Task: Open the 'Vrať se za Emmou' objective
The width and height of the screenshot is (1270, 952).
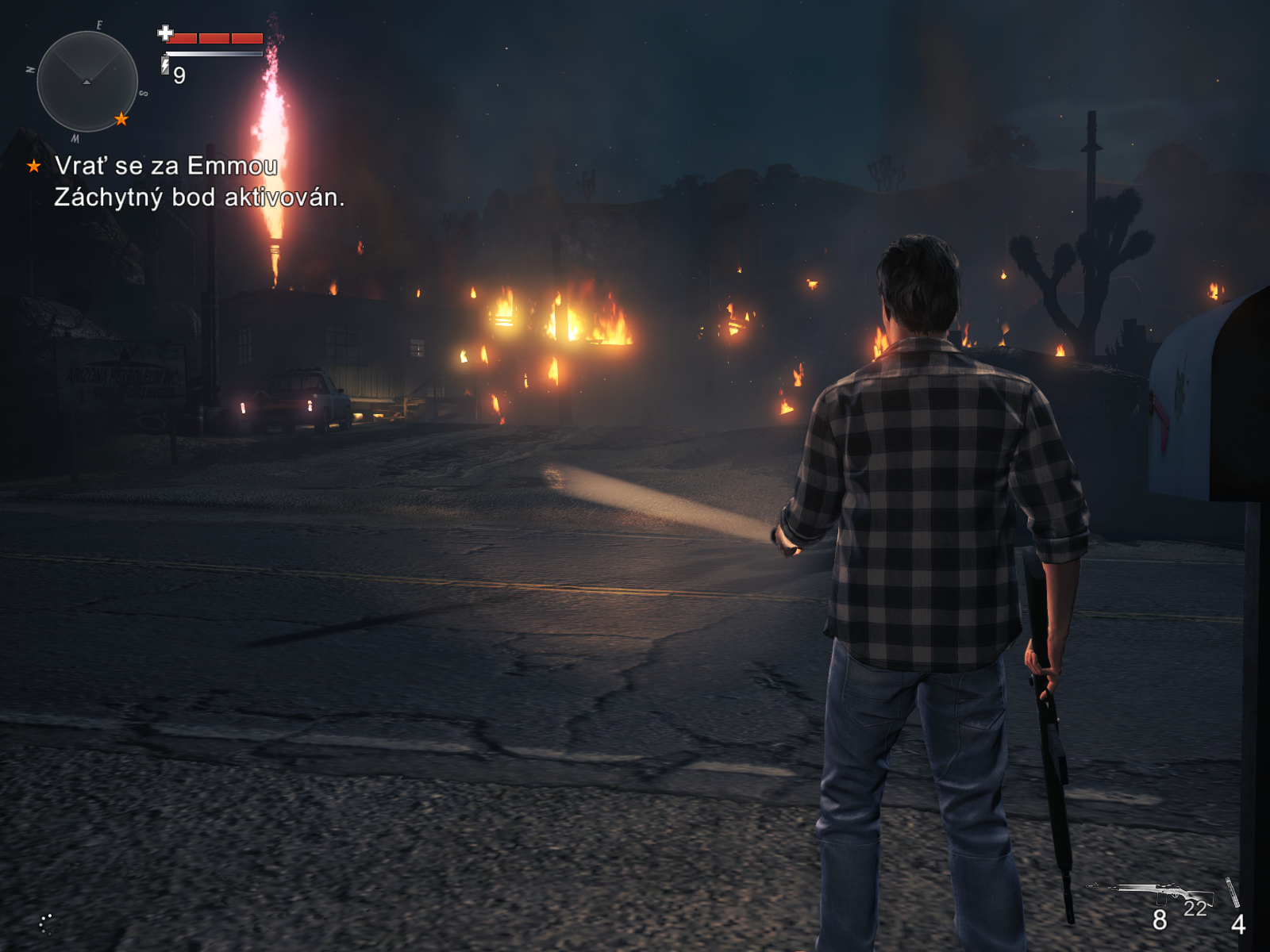Action: [x=166, y=166]
